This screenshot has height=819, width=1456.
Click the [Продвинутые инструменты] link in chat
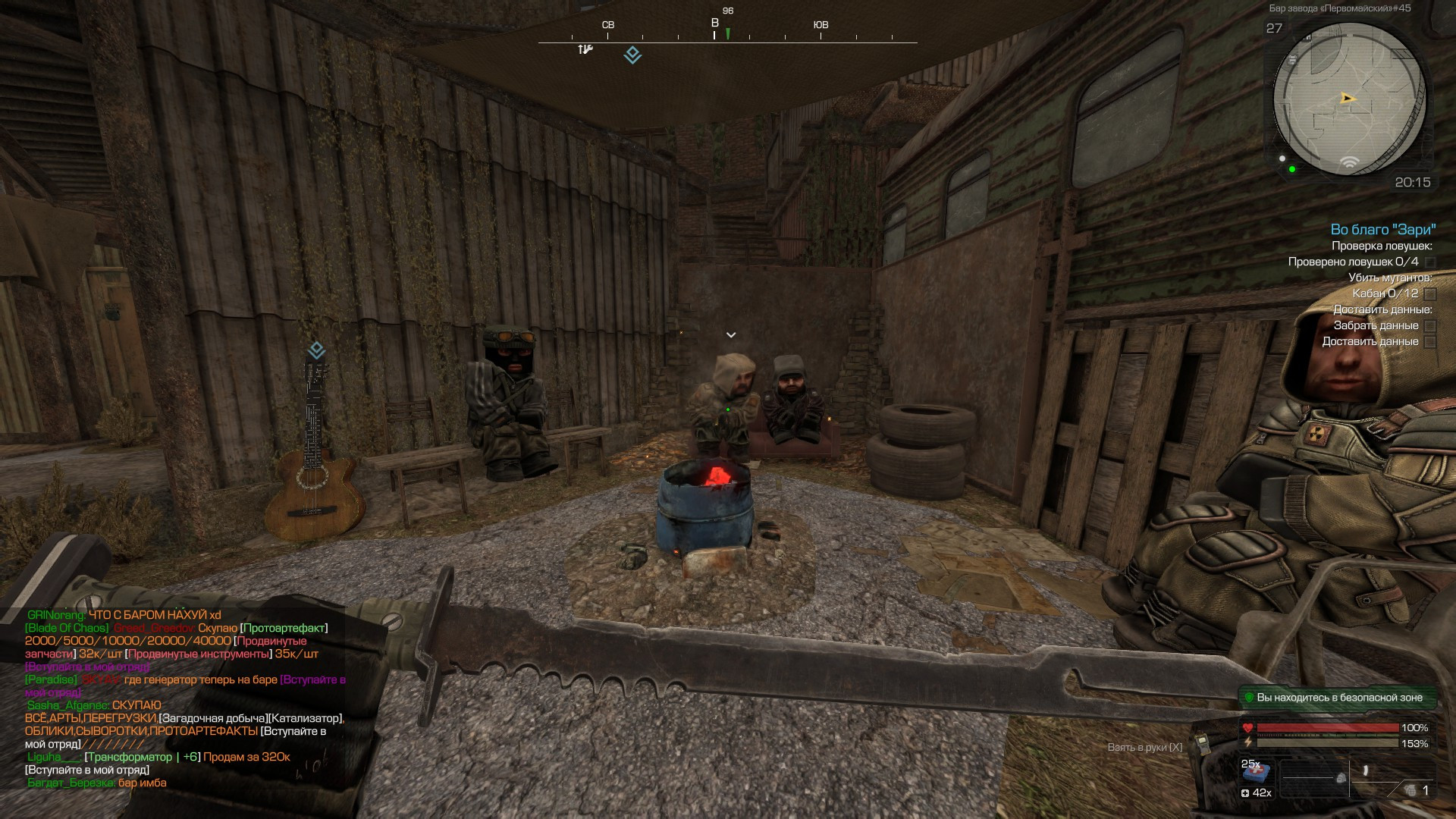[x=198, y=654]
